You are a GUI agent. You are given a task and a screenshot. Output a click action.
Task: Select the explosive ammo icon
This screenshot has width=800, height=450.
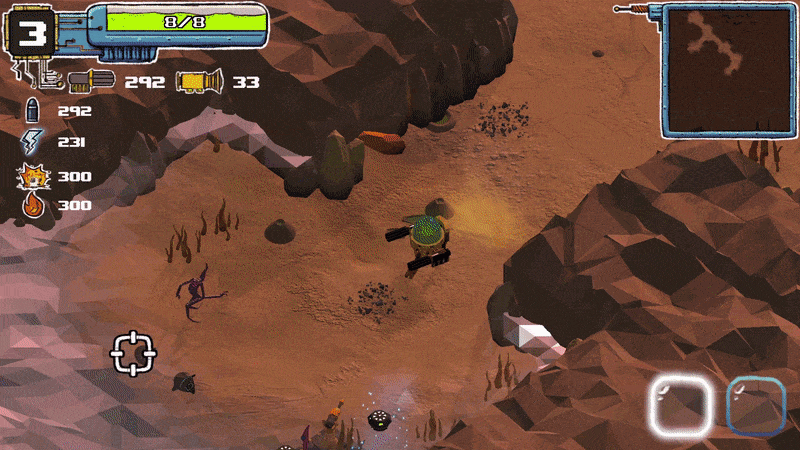click(x=31, y=176)
